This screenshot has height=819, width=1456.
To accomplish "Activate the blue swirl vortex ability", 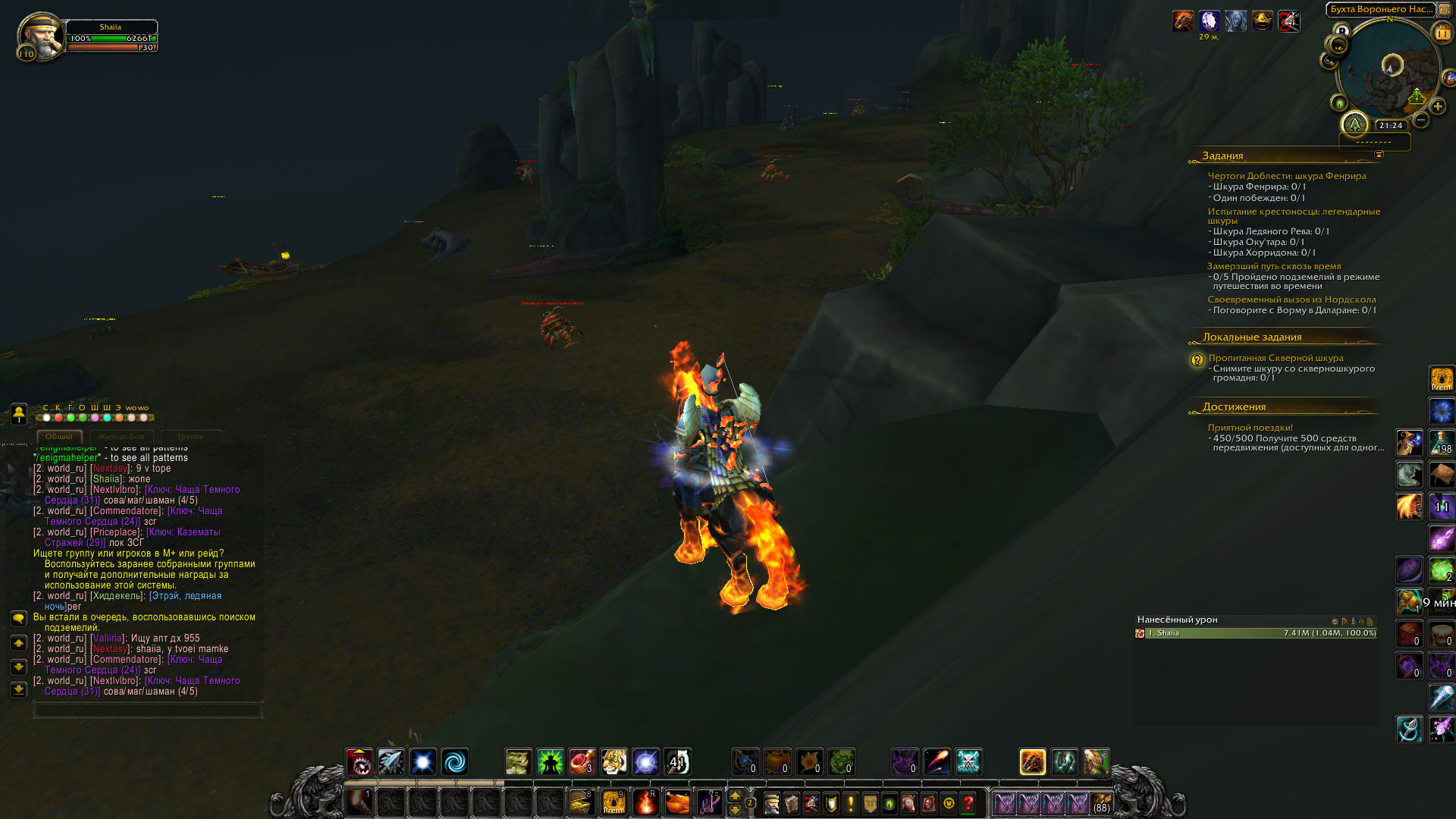I will click(455, 761).
